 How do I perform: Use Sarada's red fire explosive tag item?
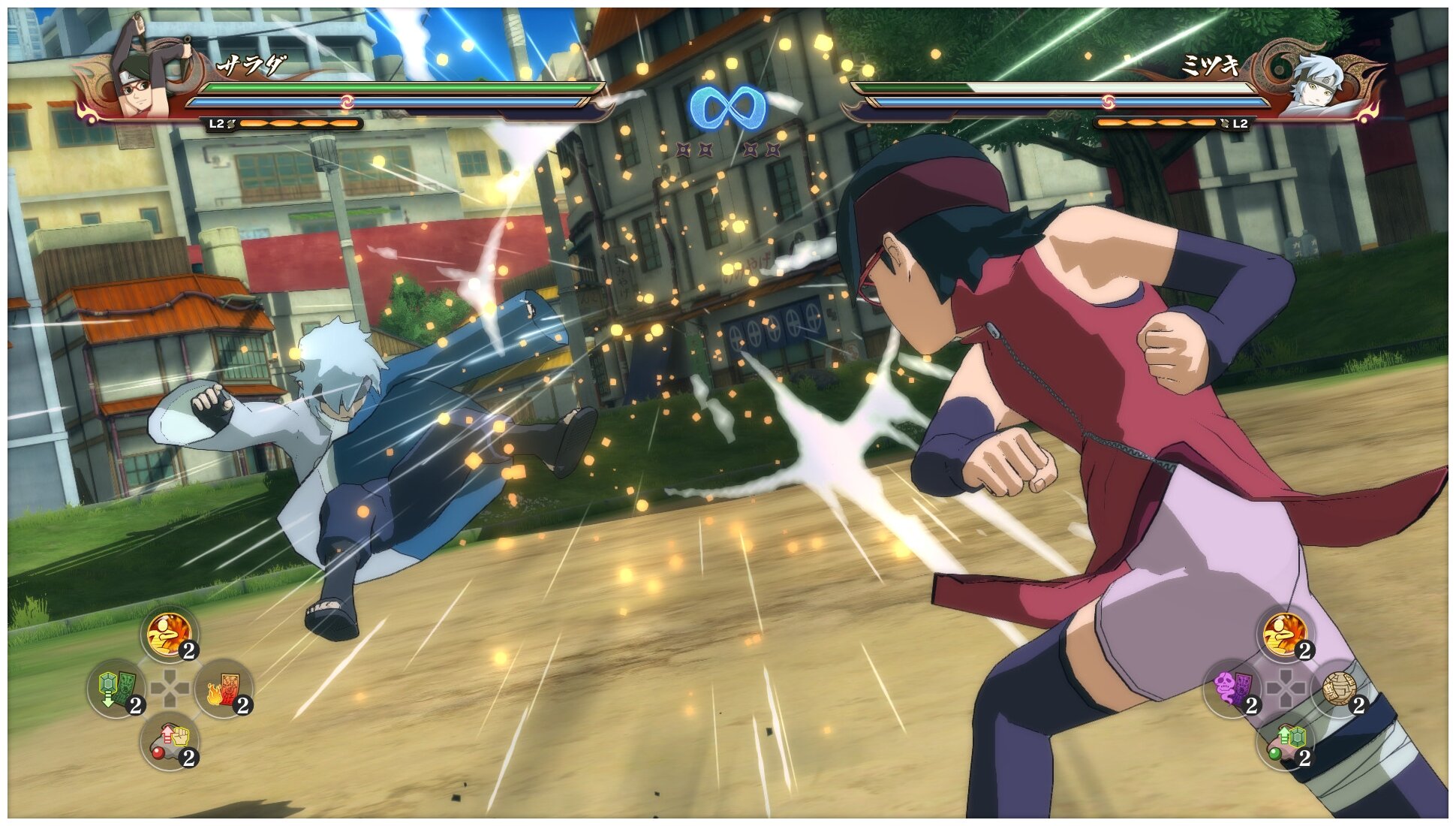coord(224,689)
